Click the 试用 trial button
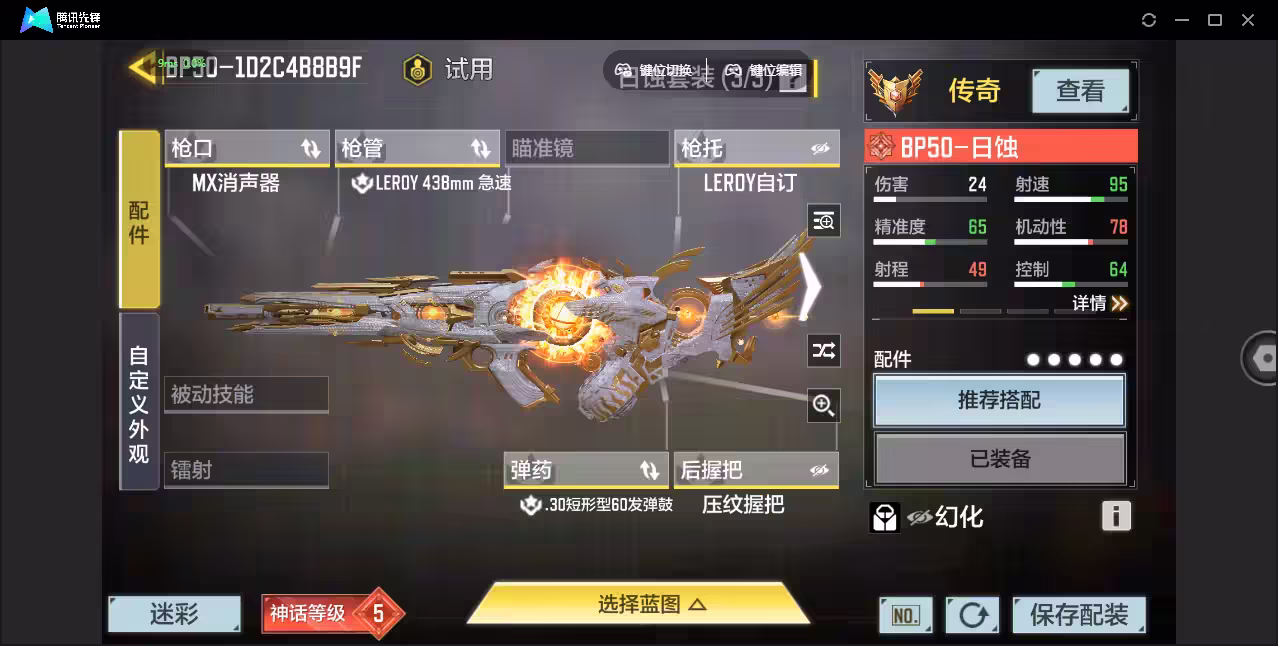 click(x=449, y=69)
